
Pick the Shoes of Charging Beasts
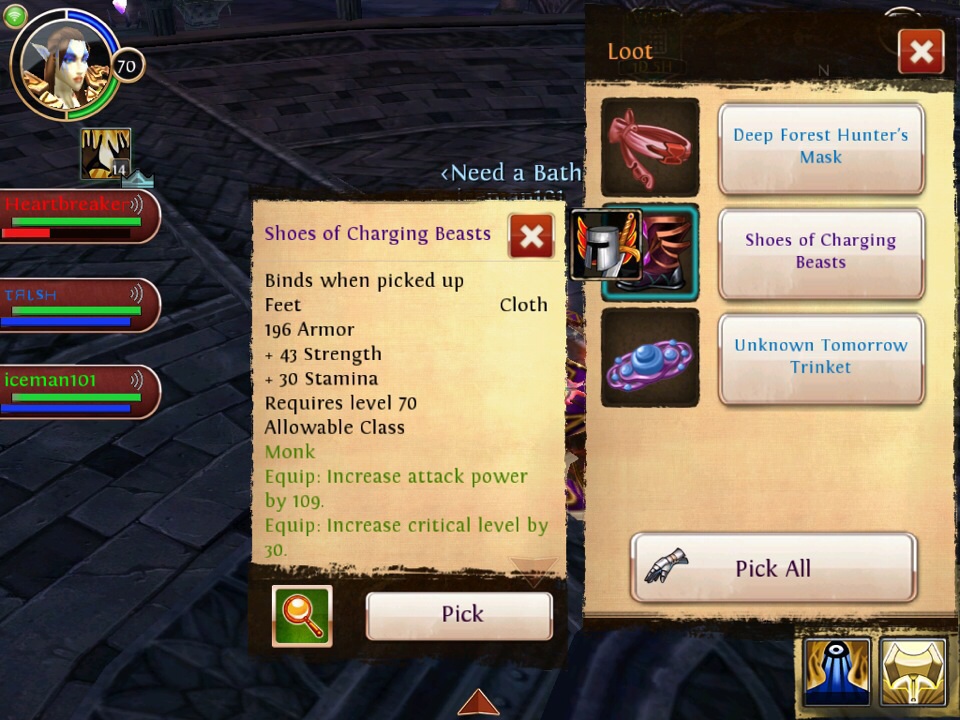pos(459,615)
